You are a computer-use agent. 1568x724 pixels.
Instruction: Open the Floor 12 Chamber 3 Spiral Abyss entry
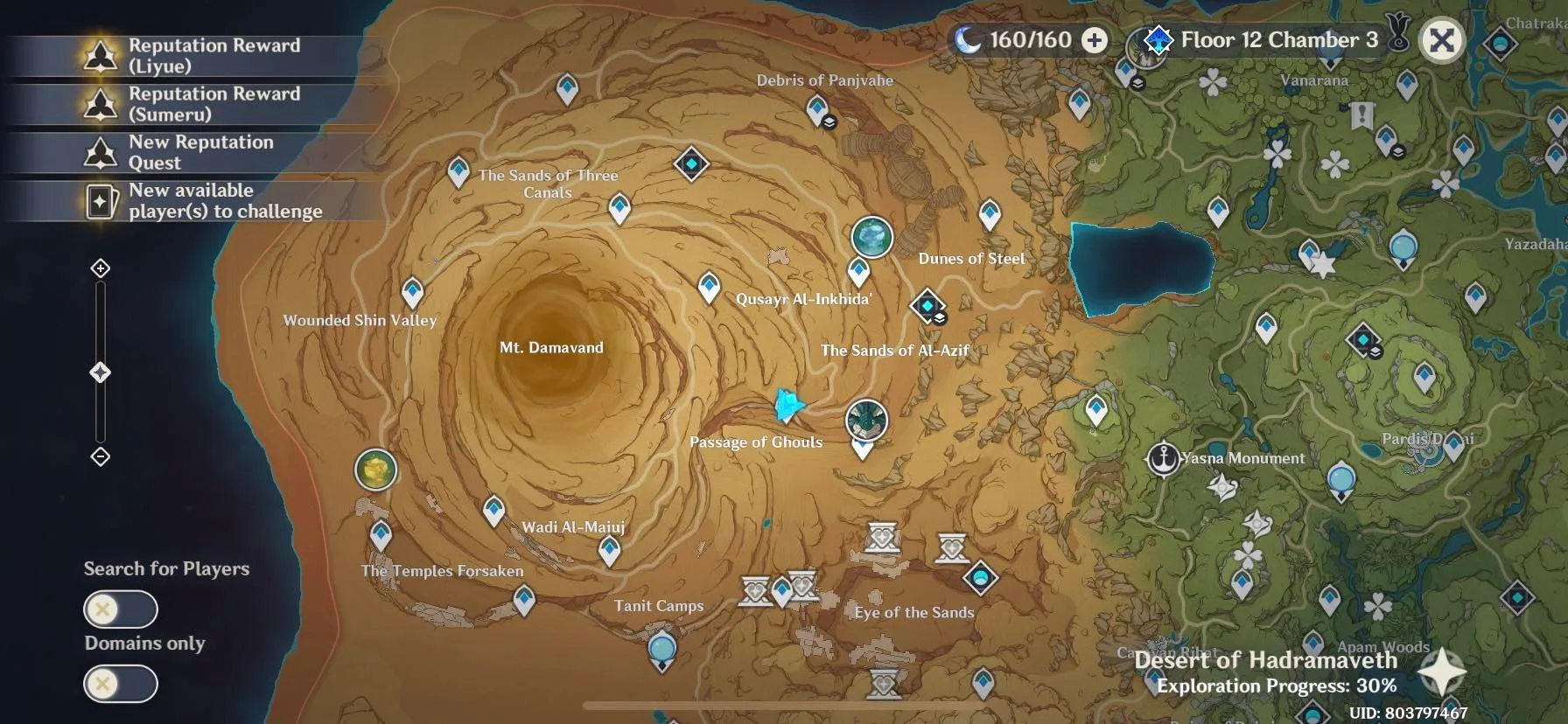click(1265, 40)
